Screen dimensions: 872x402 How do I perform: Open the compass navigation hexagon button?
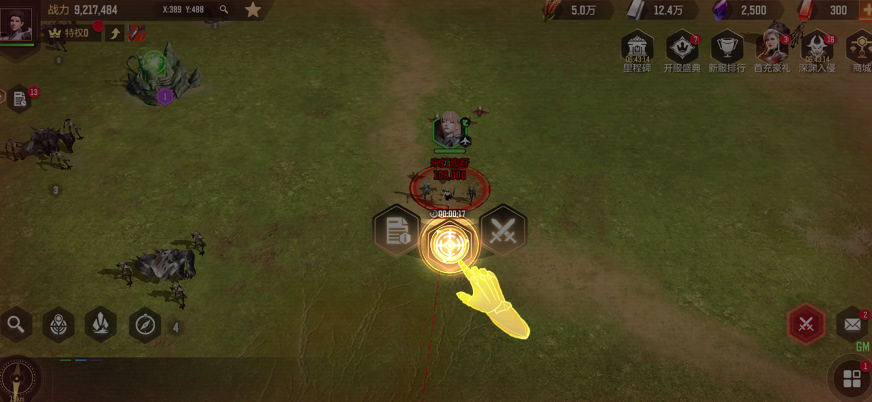pyautogui.click(x=145, y=324)
